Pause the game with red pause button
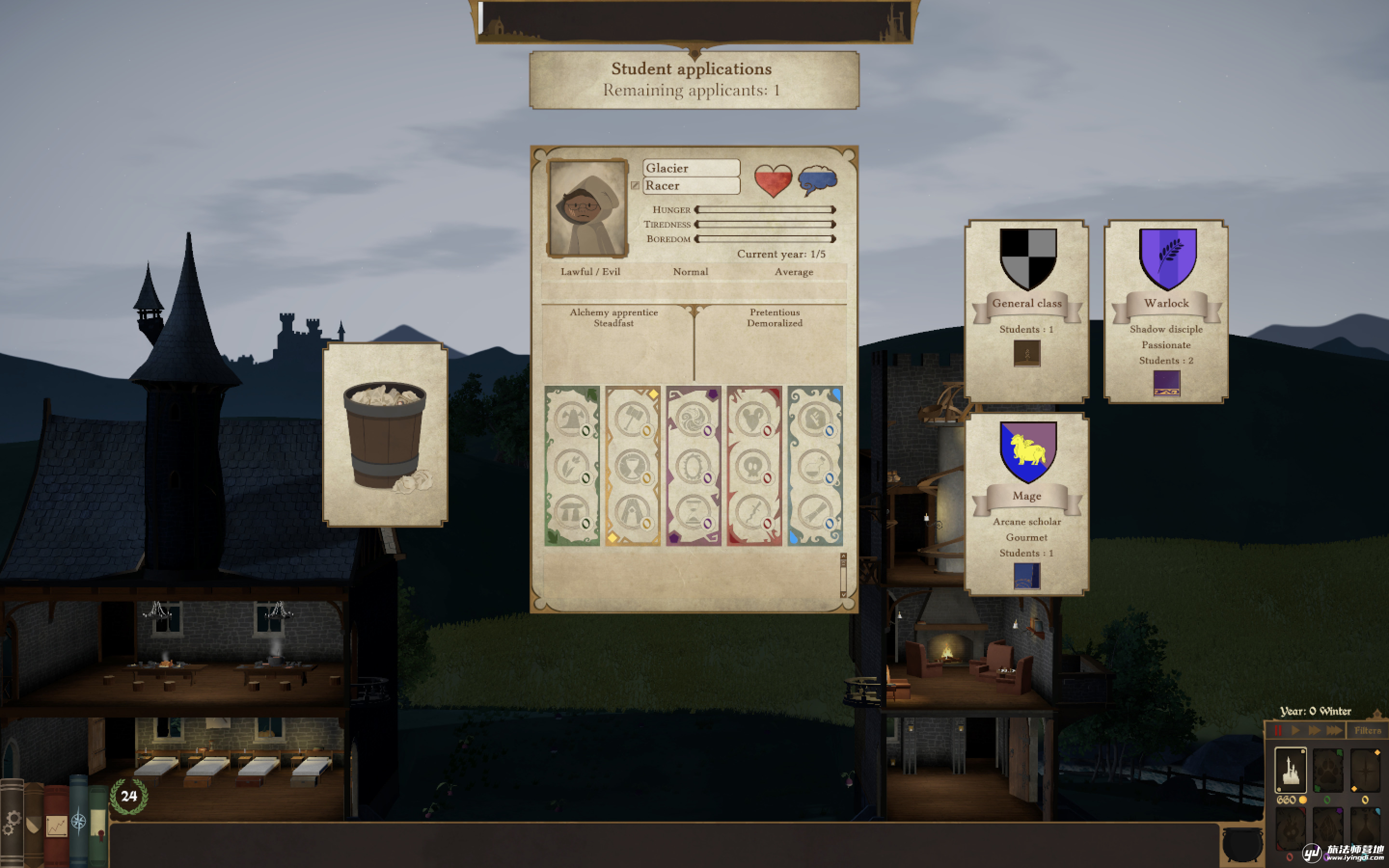This screenshot has width=1389, height=868. coord(1278,730)
